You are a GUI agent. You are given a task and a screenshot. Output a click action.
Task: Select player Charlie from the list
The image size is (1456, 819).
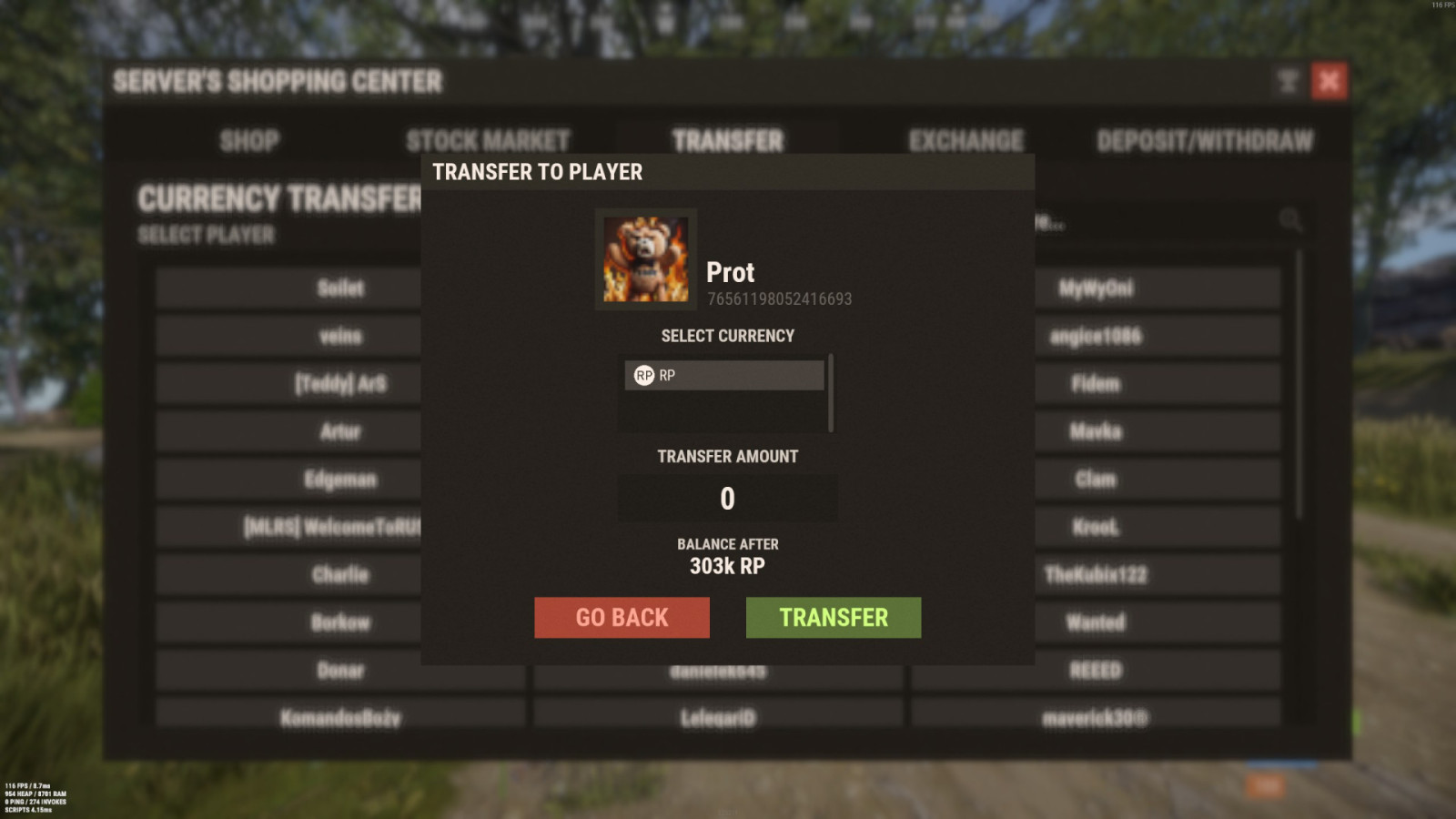(x=339, y=574)
